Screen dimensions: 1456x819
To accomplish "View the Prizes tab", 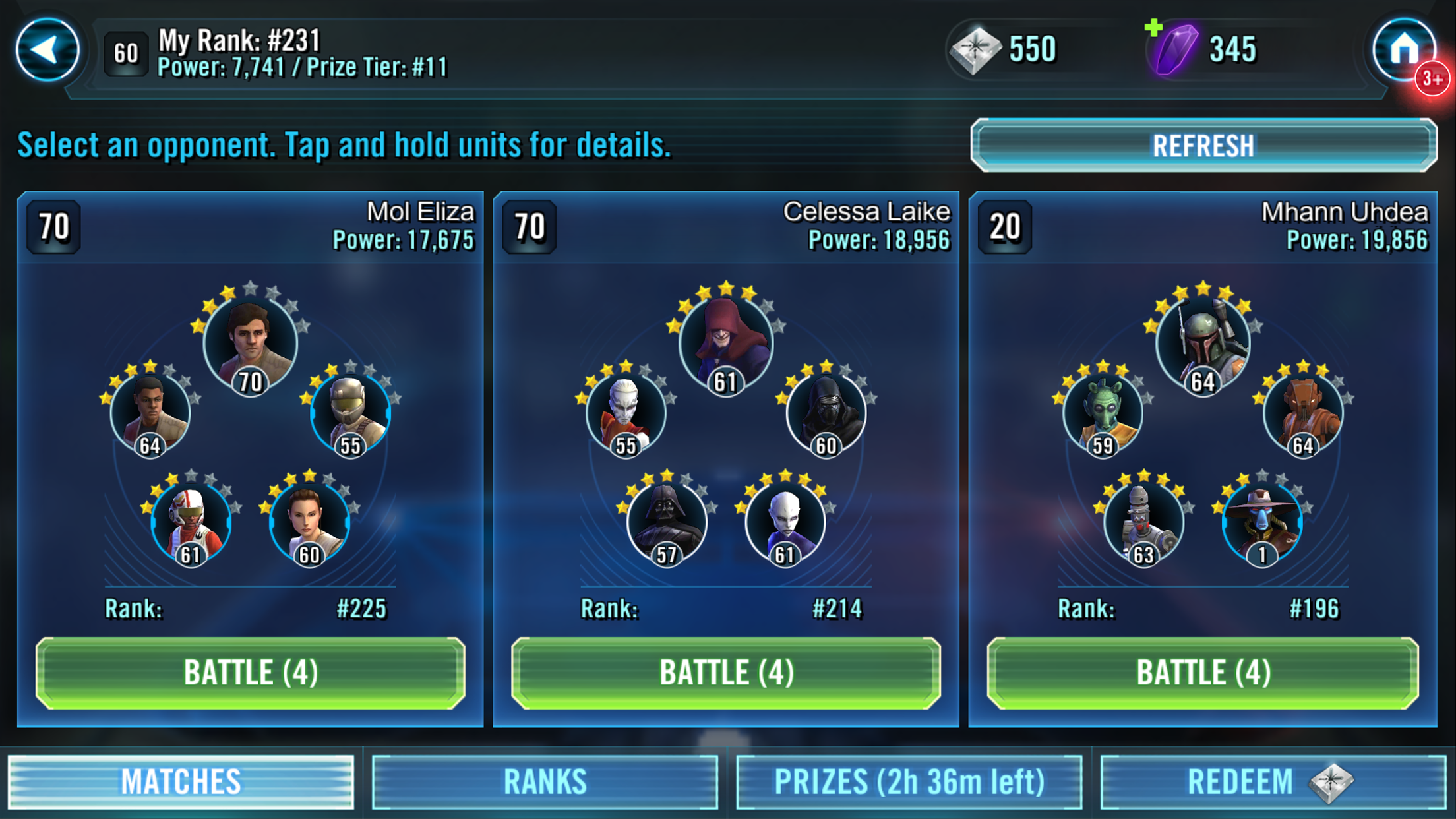I will [909, 782].
